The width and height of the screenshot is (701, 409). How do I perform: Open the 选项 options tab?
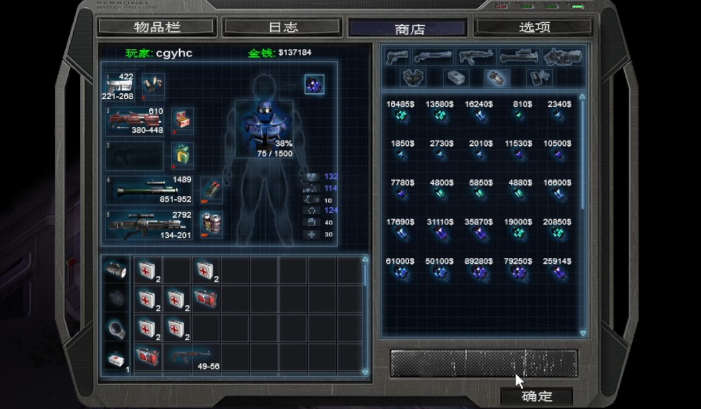[x=535, y=27]
